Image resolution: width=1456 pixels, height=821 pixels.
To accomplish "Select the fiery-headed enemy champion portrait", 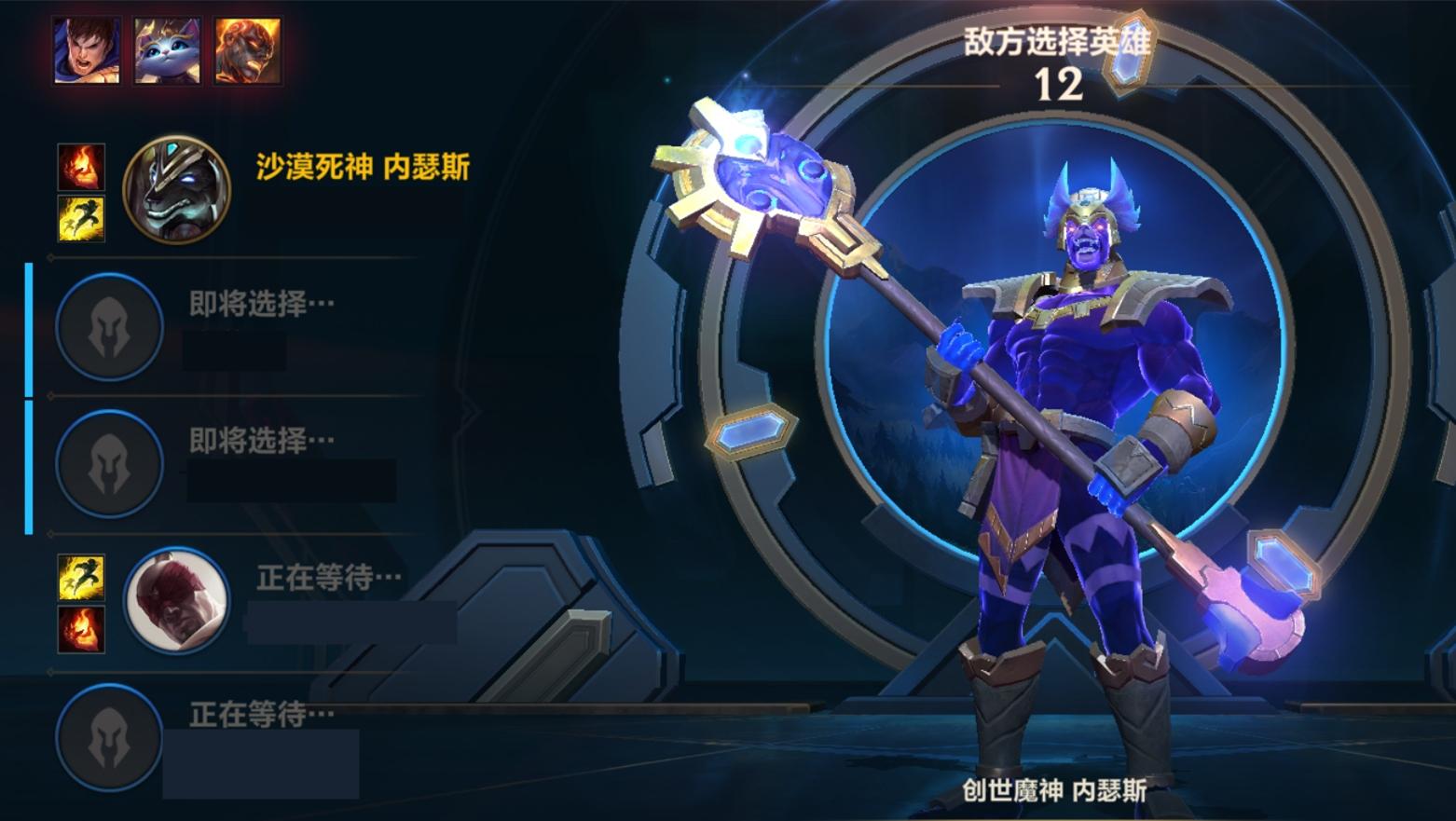I will [247, 50].
